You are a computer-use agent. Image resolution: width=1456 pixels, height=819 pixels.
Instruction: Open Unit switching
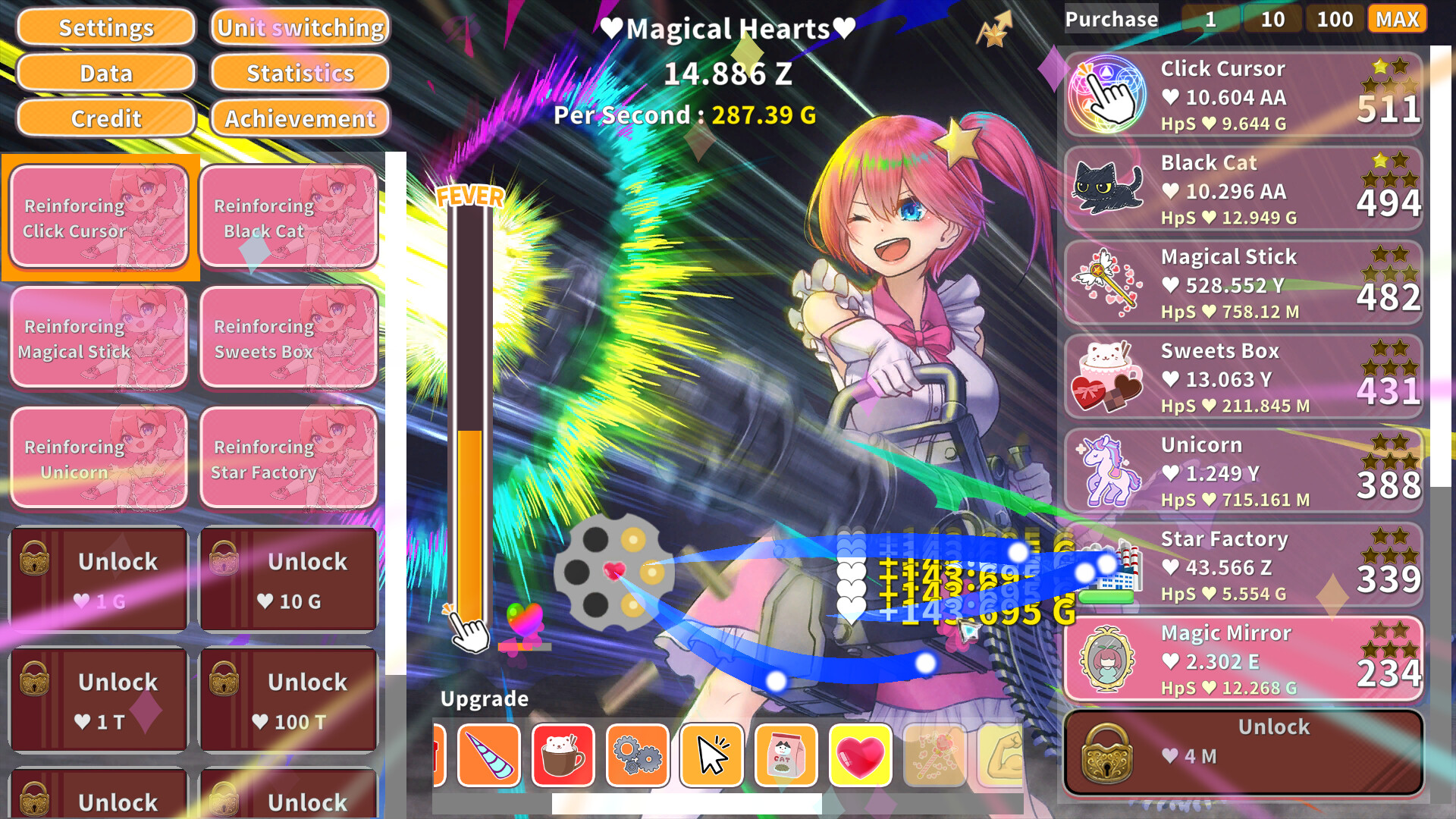(x=299, y=27)
